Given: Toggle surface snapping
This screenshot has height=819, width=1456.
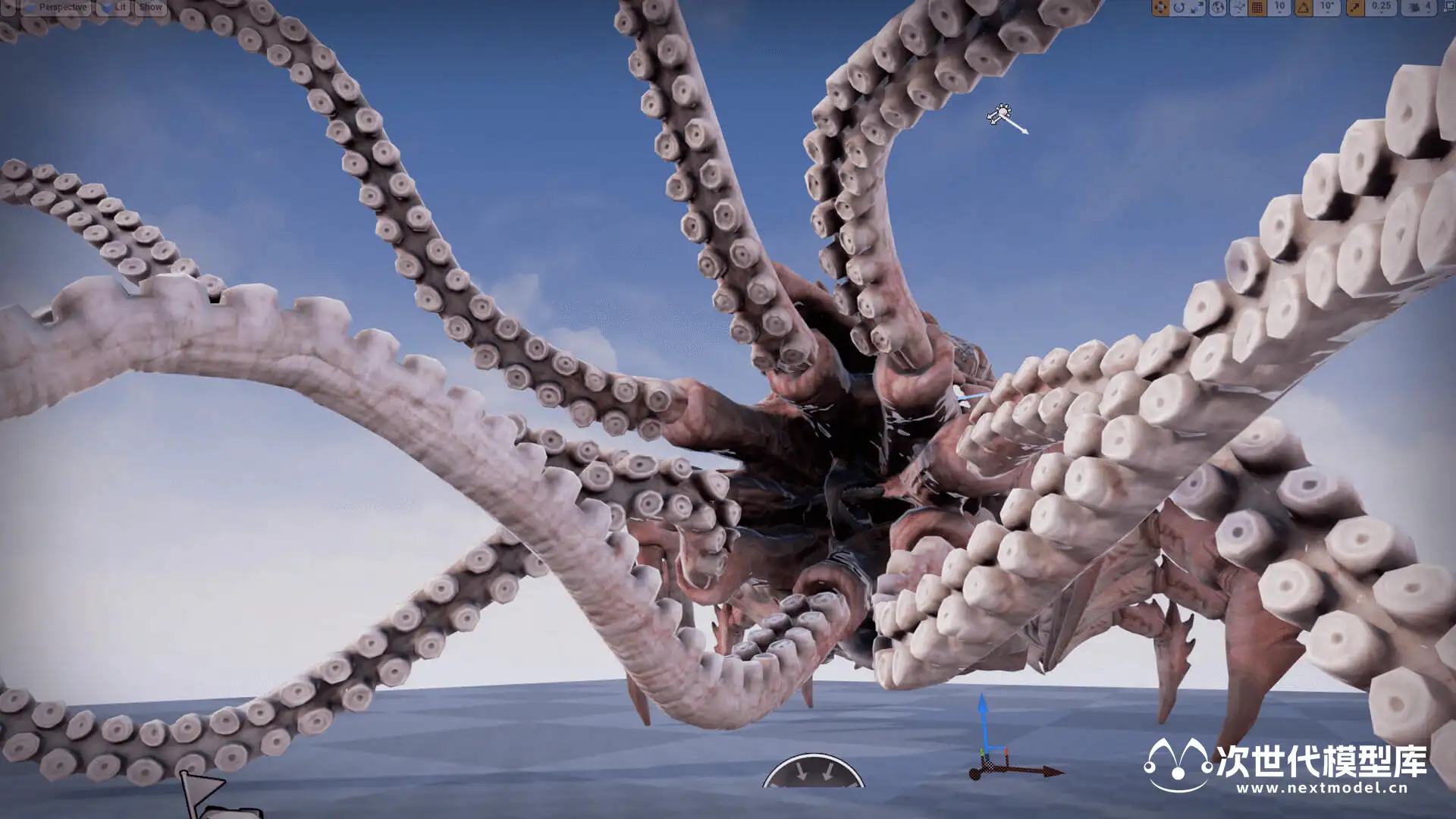Looking at the screenshot, I should click(1238, 8).
